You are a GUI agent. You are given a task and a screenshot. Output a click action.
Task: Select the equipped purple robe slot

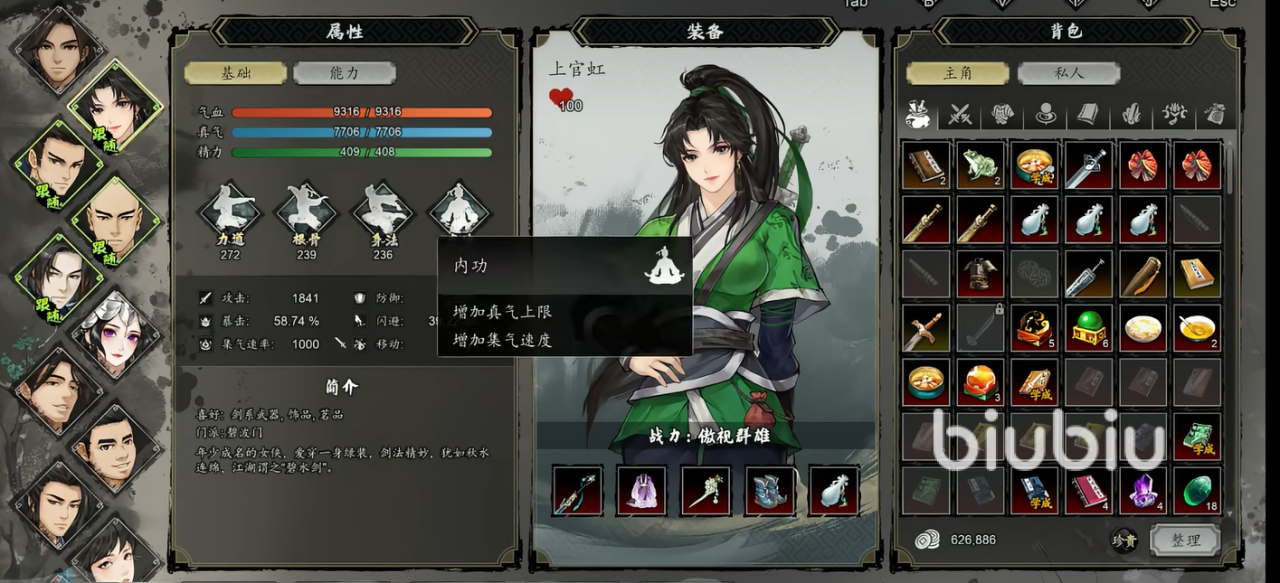click(x=642, y=490)
